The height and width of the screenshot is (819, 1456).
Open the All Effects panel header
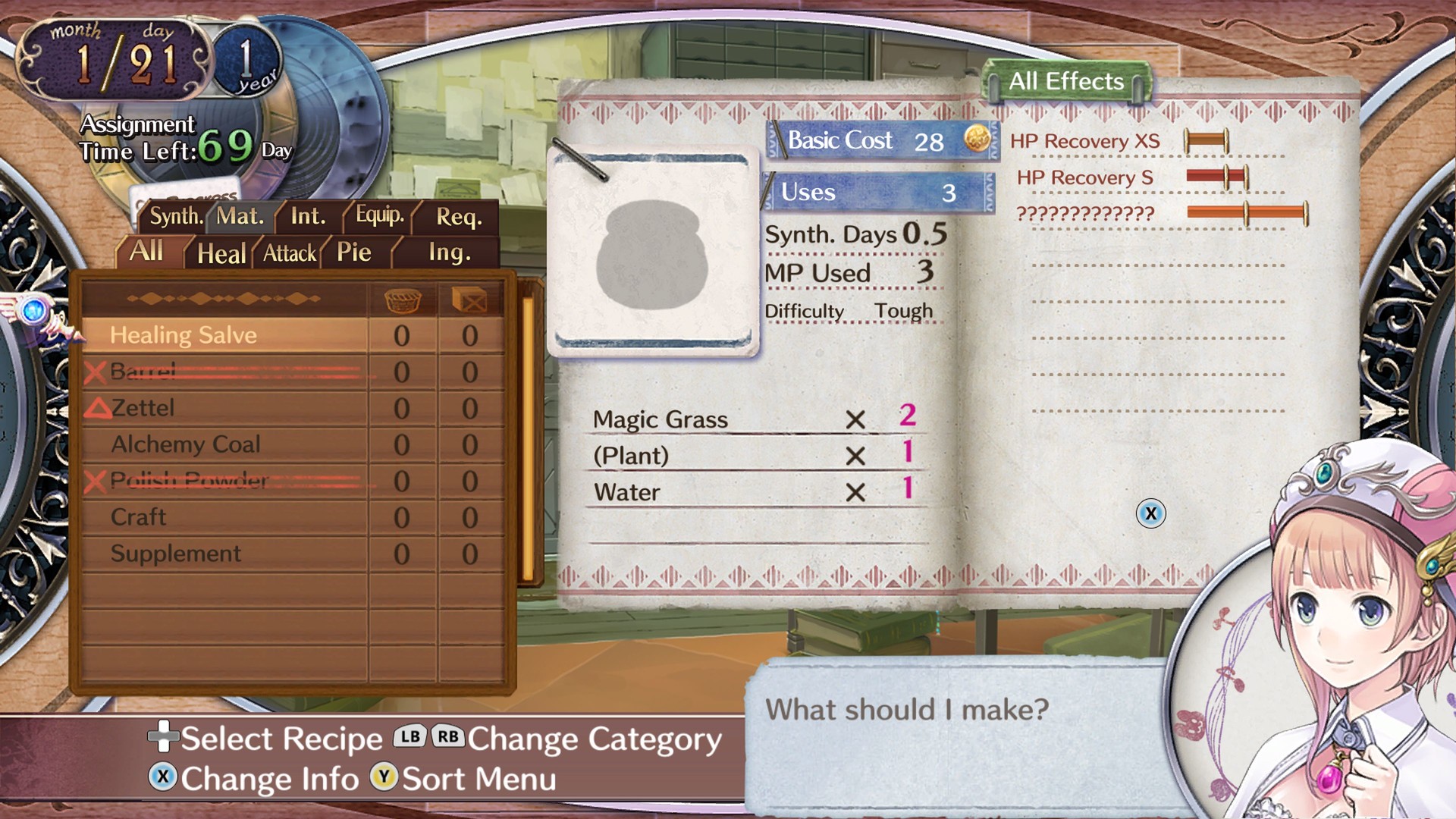[1065, 80]
